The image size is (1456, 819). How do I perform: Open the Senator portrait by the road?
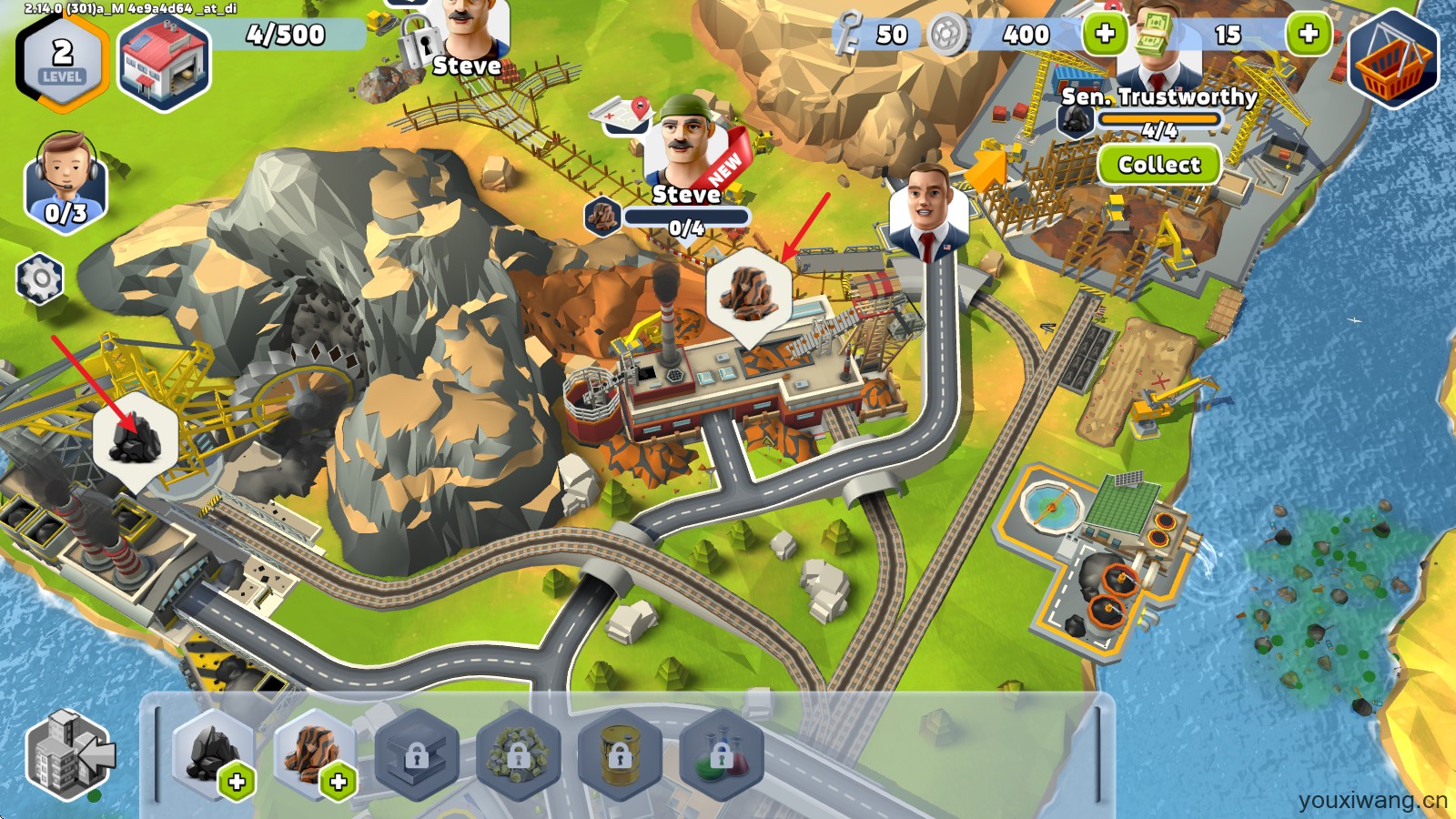[928, 211]
